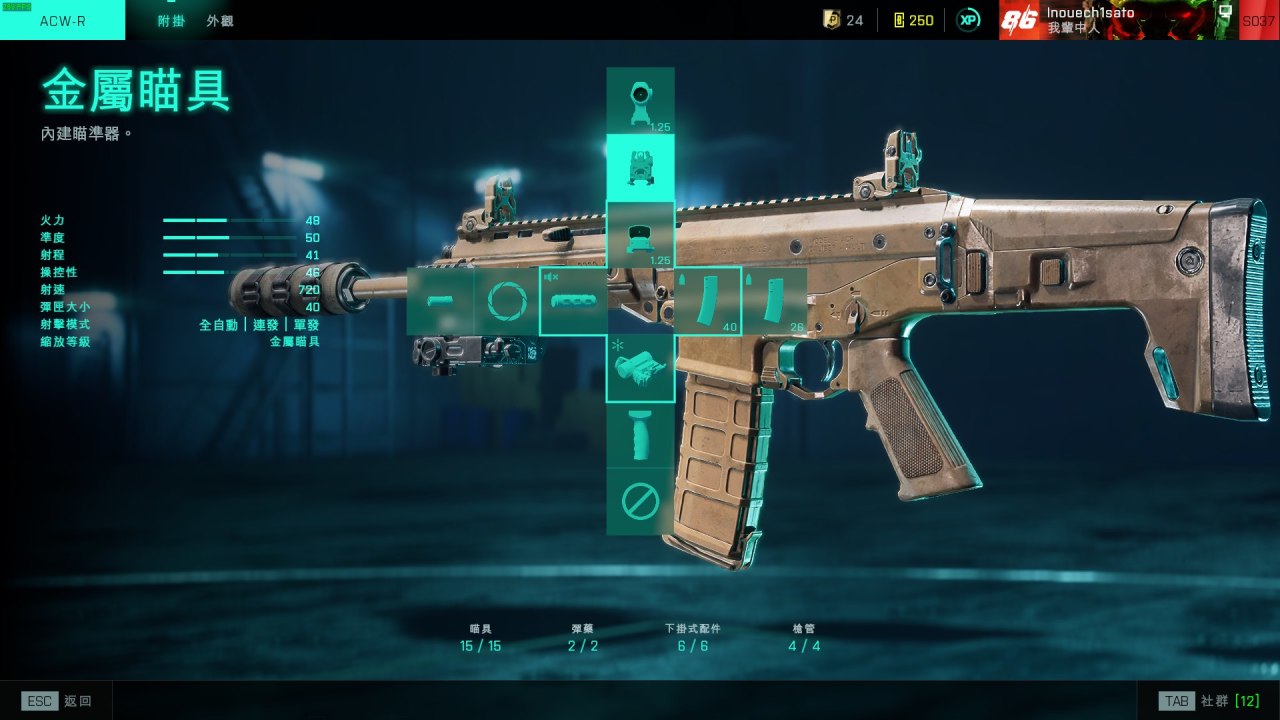Image resolution: width=1280 pixels, height=720 pixels.
Task: Open the Inouech1sato player card
Action: 1118,20
